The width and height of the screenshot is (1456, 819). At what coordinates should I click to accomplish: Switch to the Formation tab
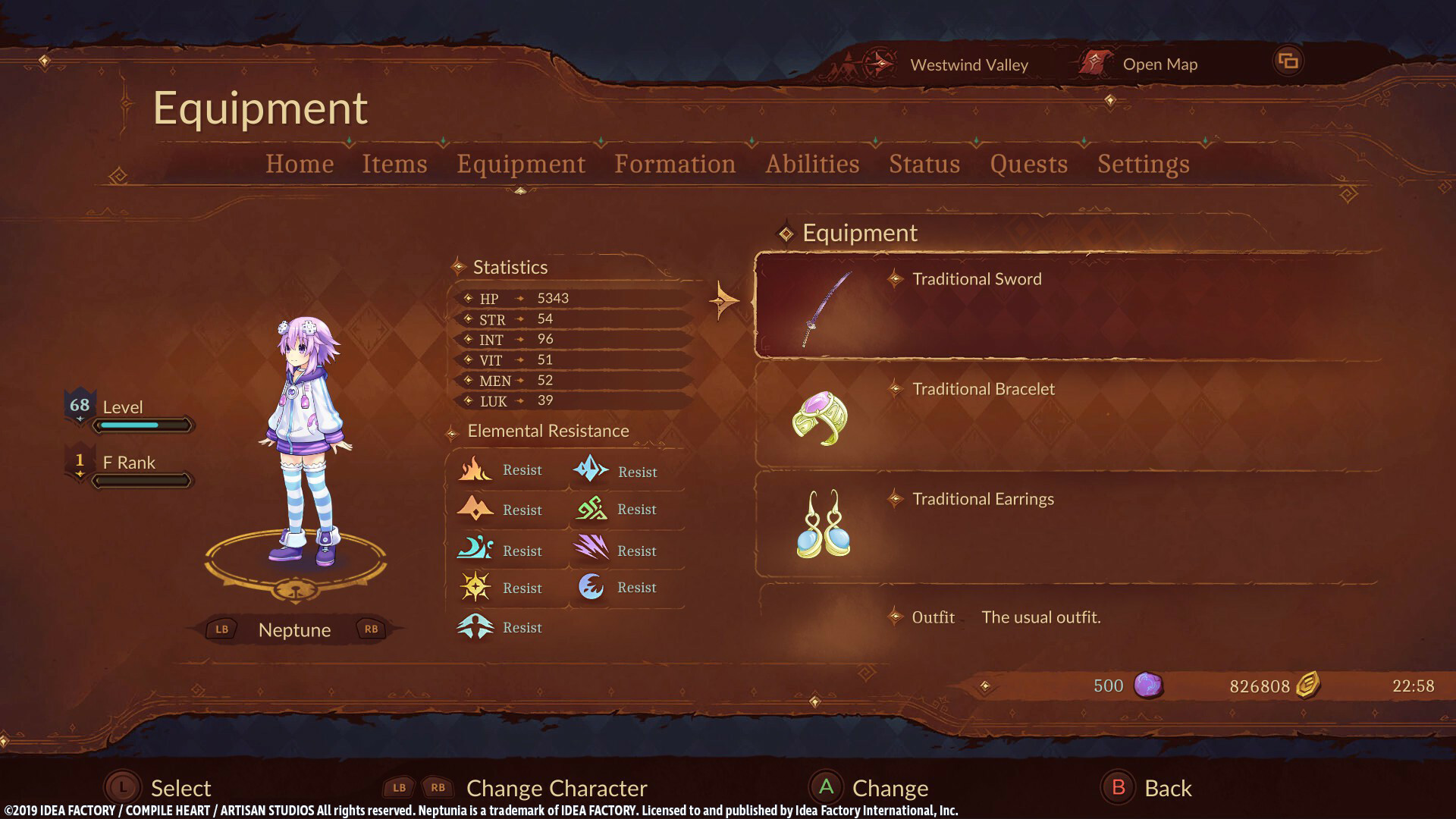tap(675, 164)
